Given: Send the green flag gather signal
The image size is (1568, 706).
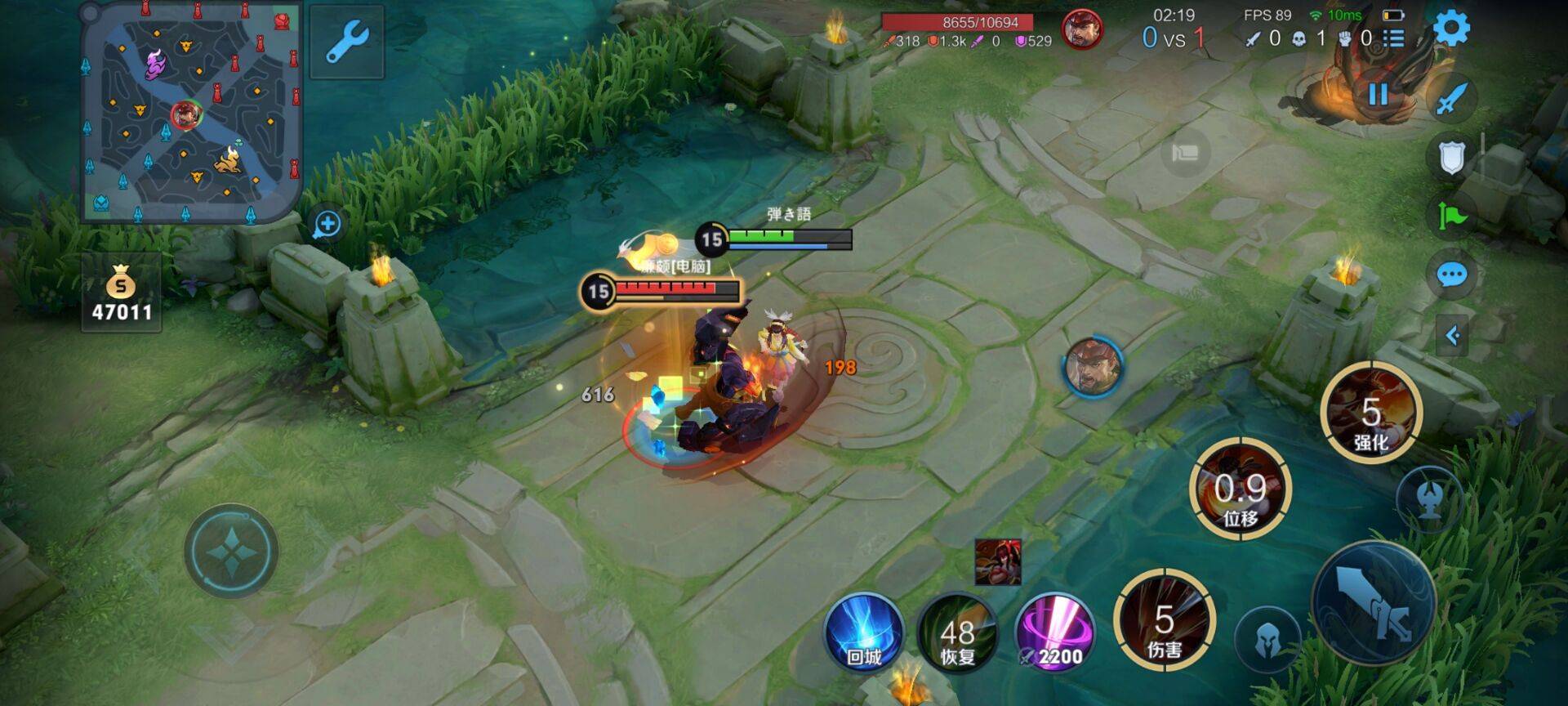Looking at the screenshot, I should 1451,216.
